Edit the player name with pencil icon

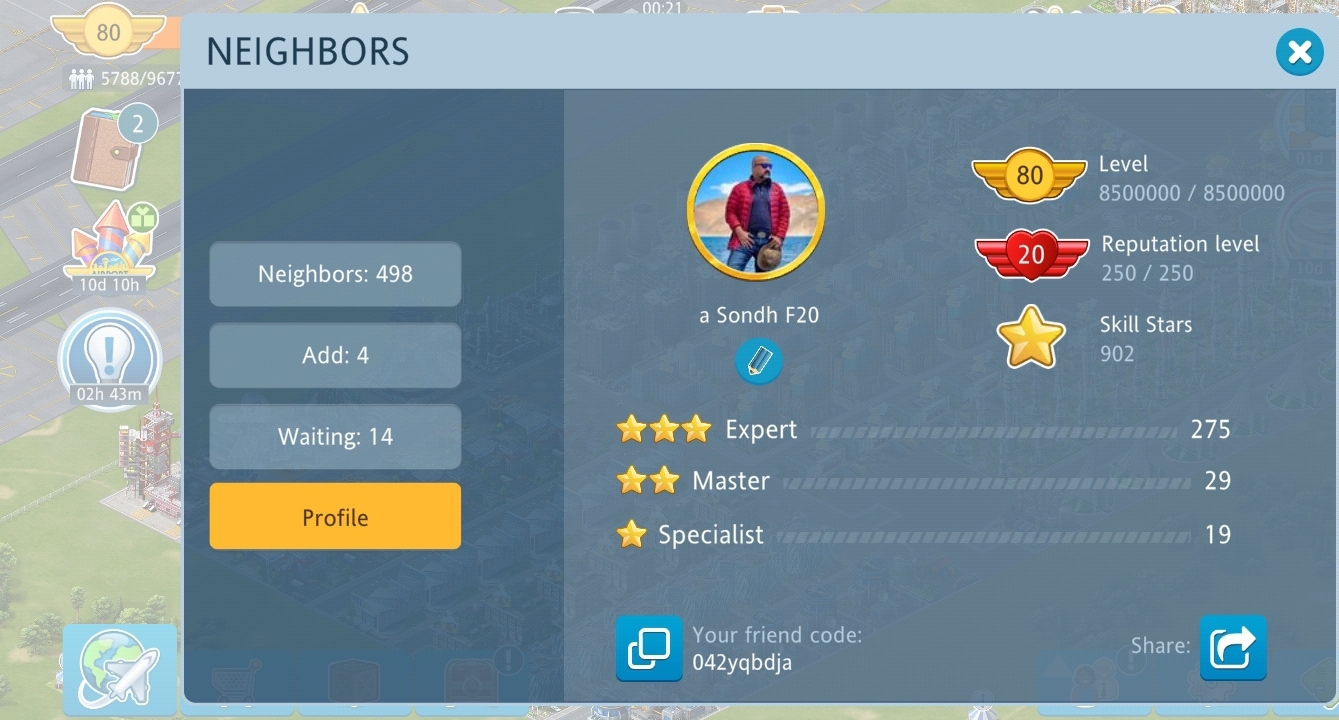coord(759,361)
